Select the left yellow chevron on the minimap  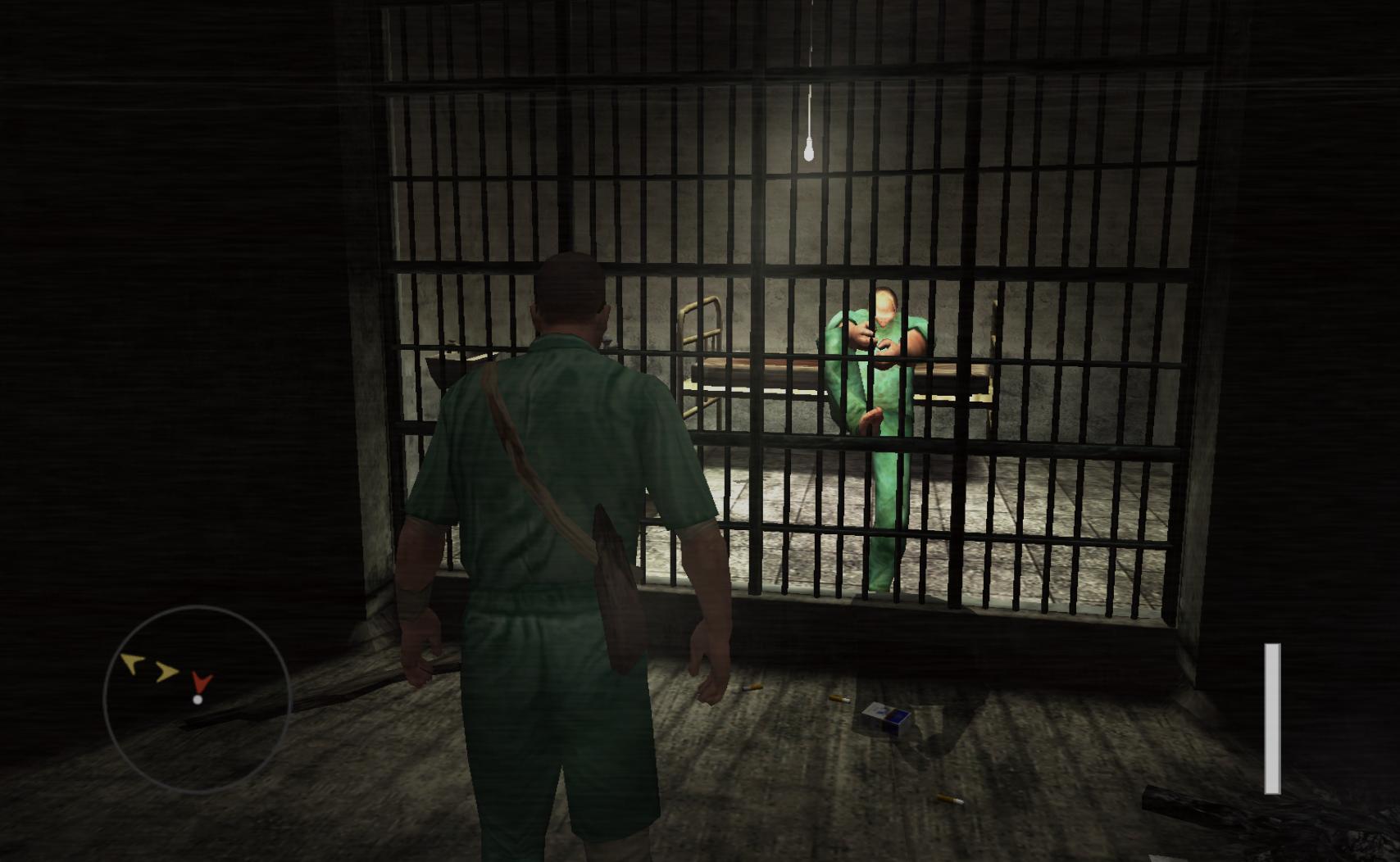click(131, 665)
